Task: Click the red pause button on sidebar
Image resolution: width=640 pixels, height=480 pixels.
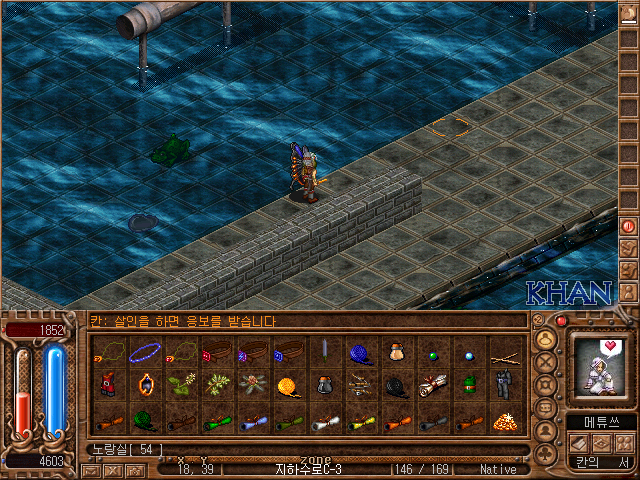Action: click(629, 226)
